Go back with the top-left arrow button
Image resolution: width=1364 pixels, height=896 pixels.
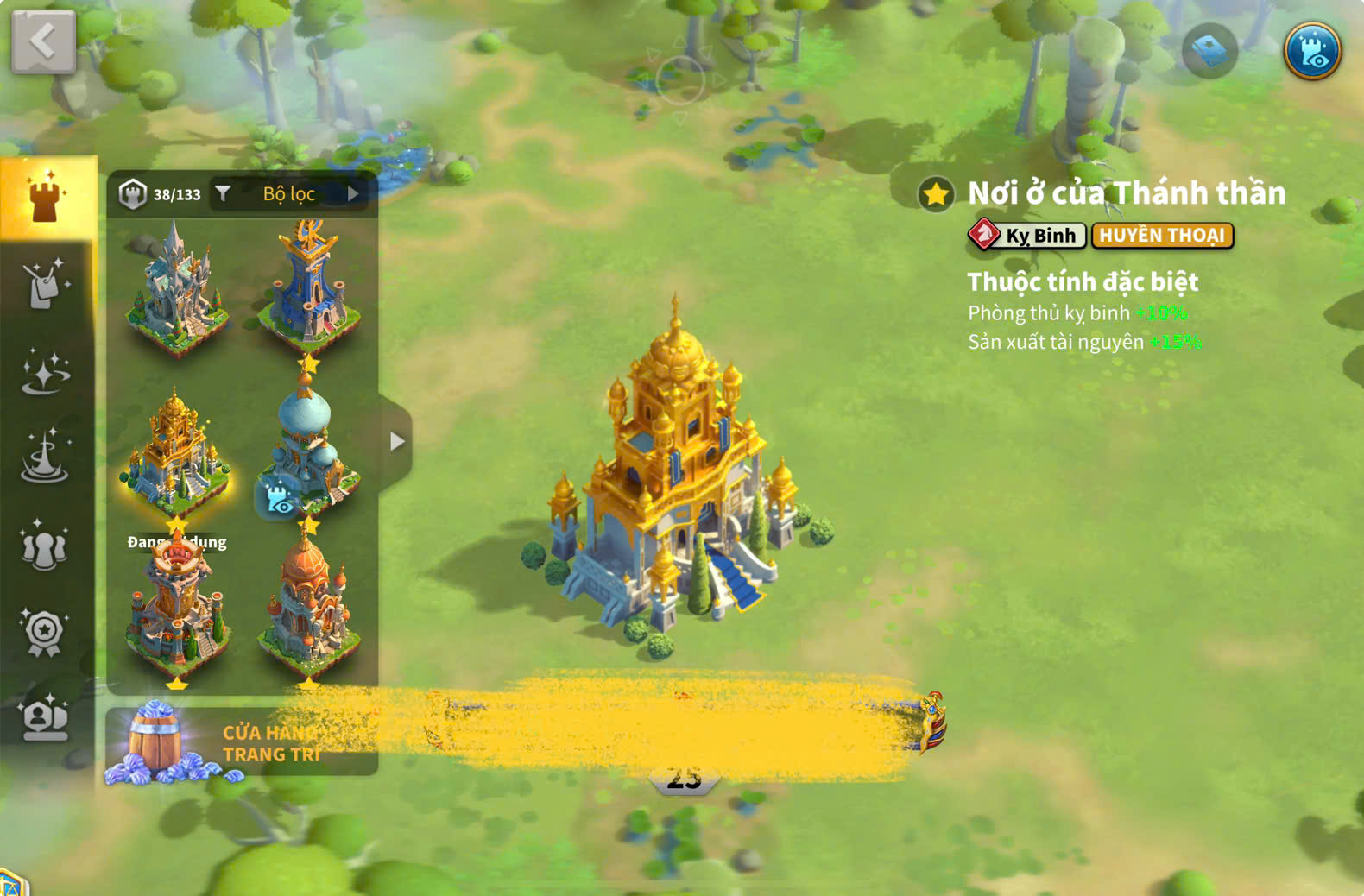(x=43, y=41)
